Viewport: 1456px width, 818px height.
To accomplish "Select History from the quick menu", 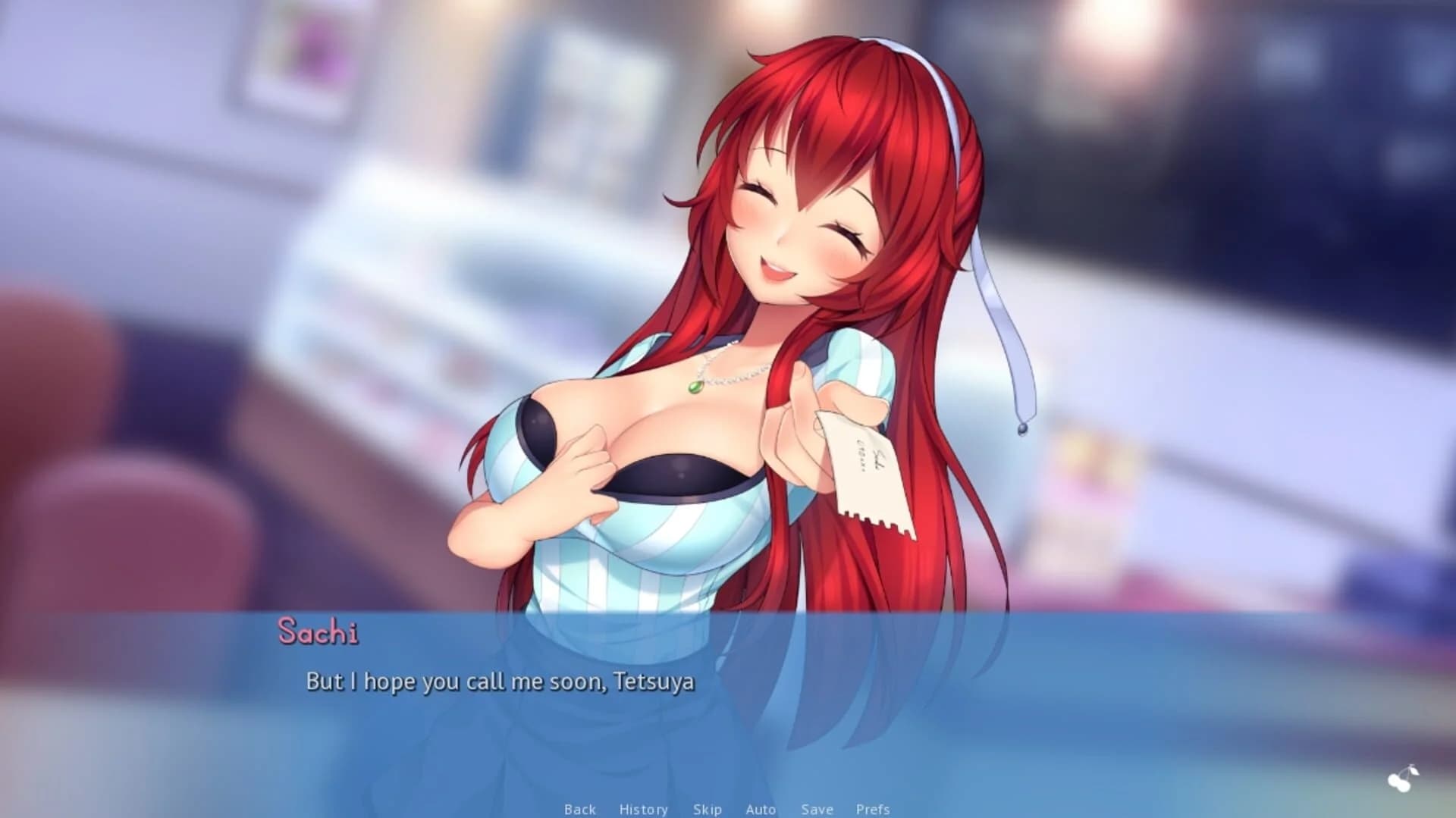I will pos(643,808).
